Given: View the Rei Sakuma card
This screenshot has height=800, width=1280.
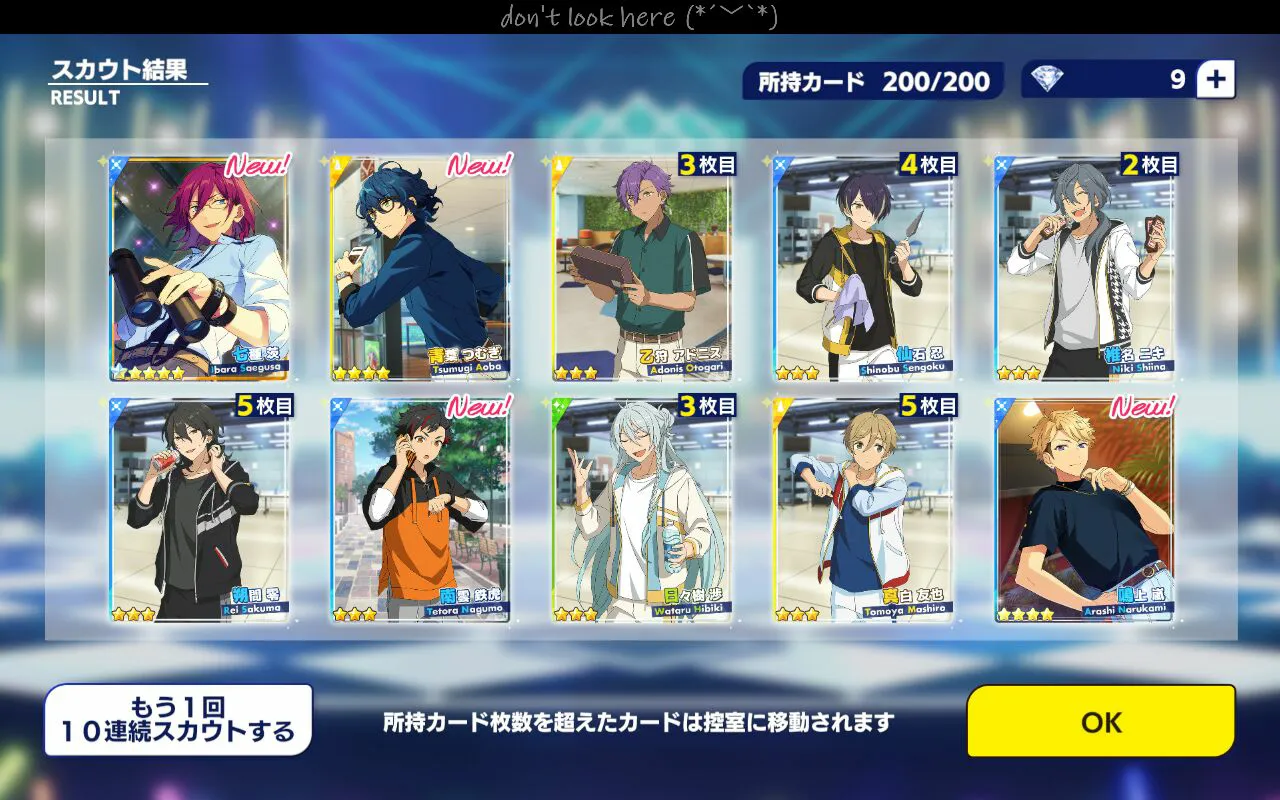Looking at the screenshot, I should (199, 510).
